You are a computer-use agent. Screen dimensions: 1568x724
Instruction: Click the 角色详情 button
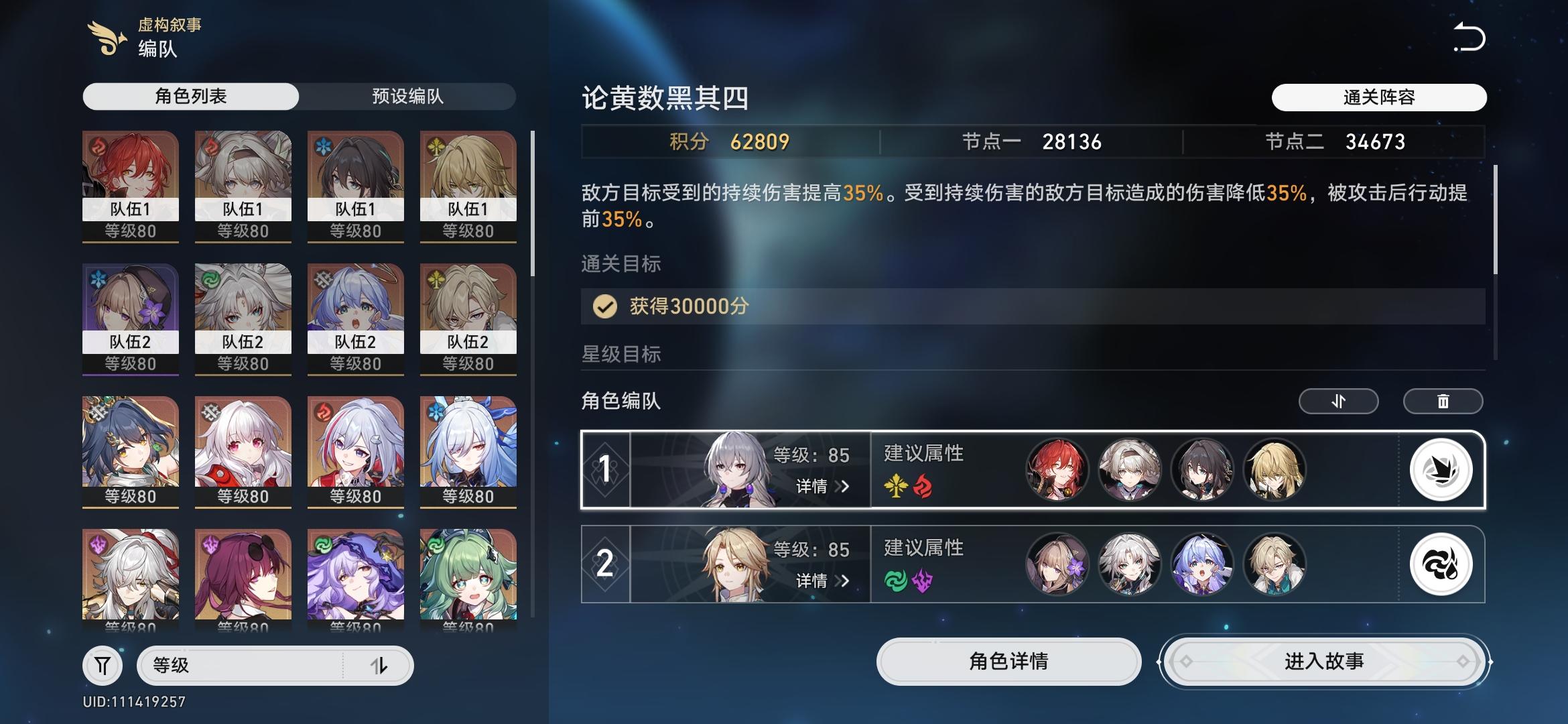[1009, 661]
